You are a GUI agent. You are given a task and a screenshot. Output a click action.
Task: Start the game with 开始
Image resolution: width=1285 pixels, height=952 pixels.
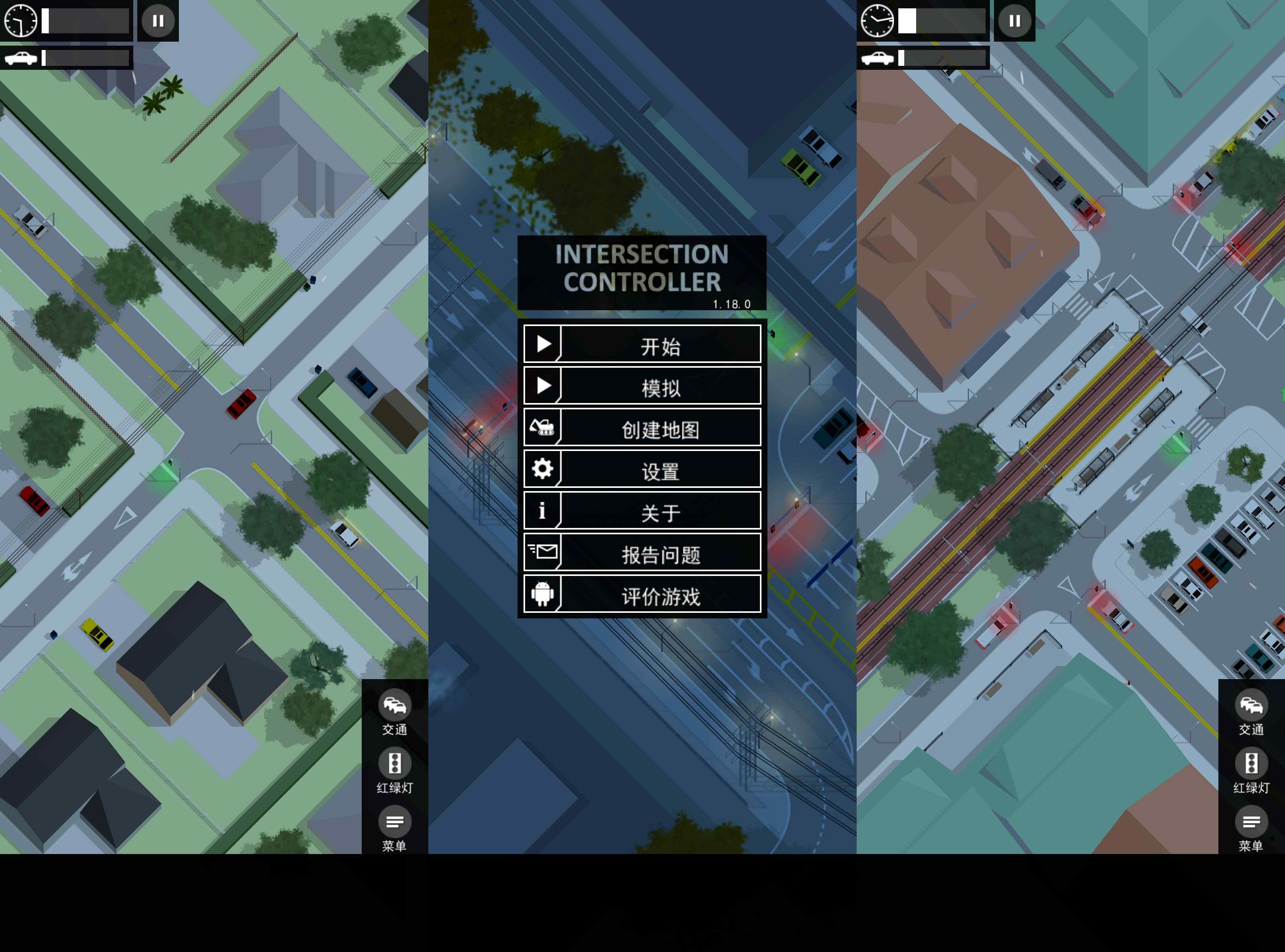pos(642,345)
